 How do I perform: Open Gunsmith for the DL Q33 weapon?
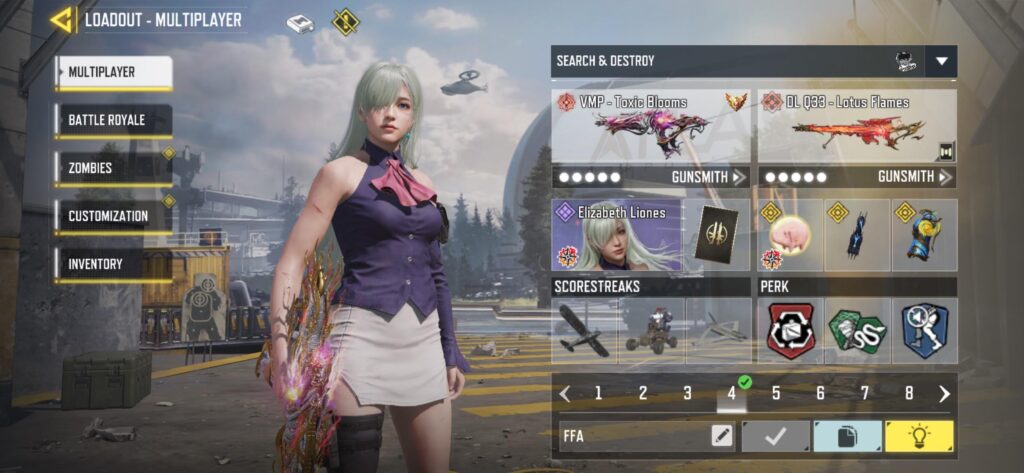914,177
